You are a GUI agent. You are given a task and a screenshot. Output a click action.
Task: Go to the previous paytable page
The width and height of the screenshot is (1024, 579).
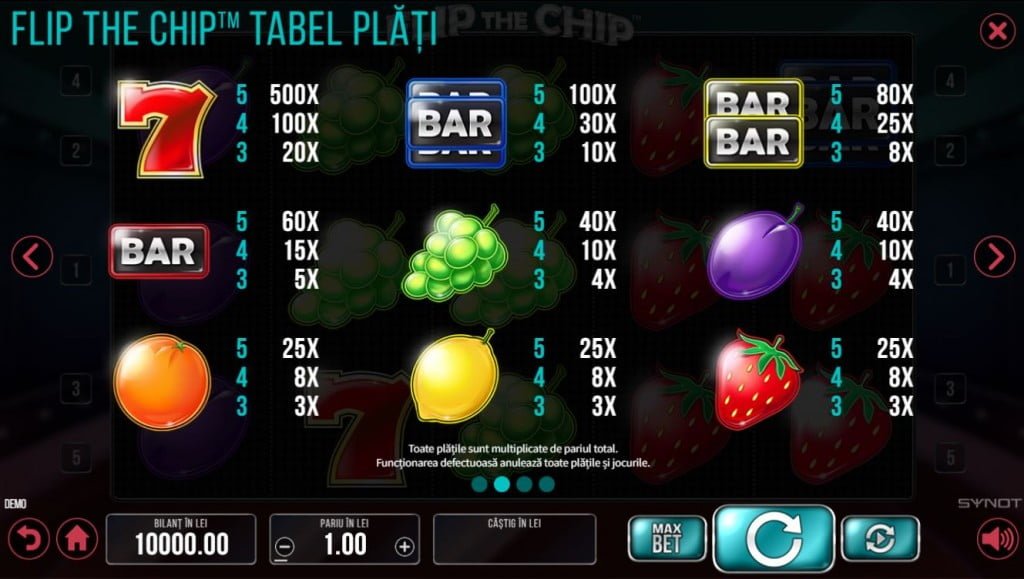point(32,258)
